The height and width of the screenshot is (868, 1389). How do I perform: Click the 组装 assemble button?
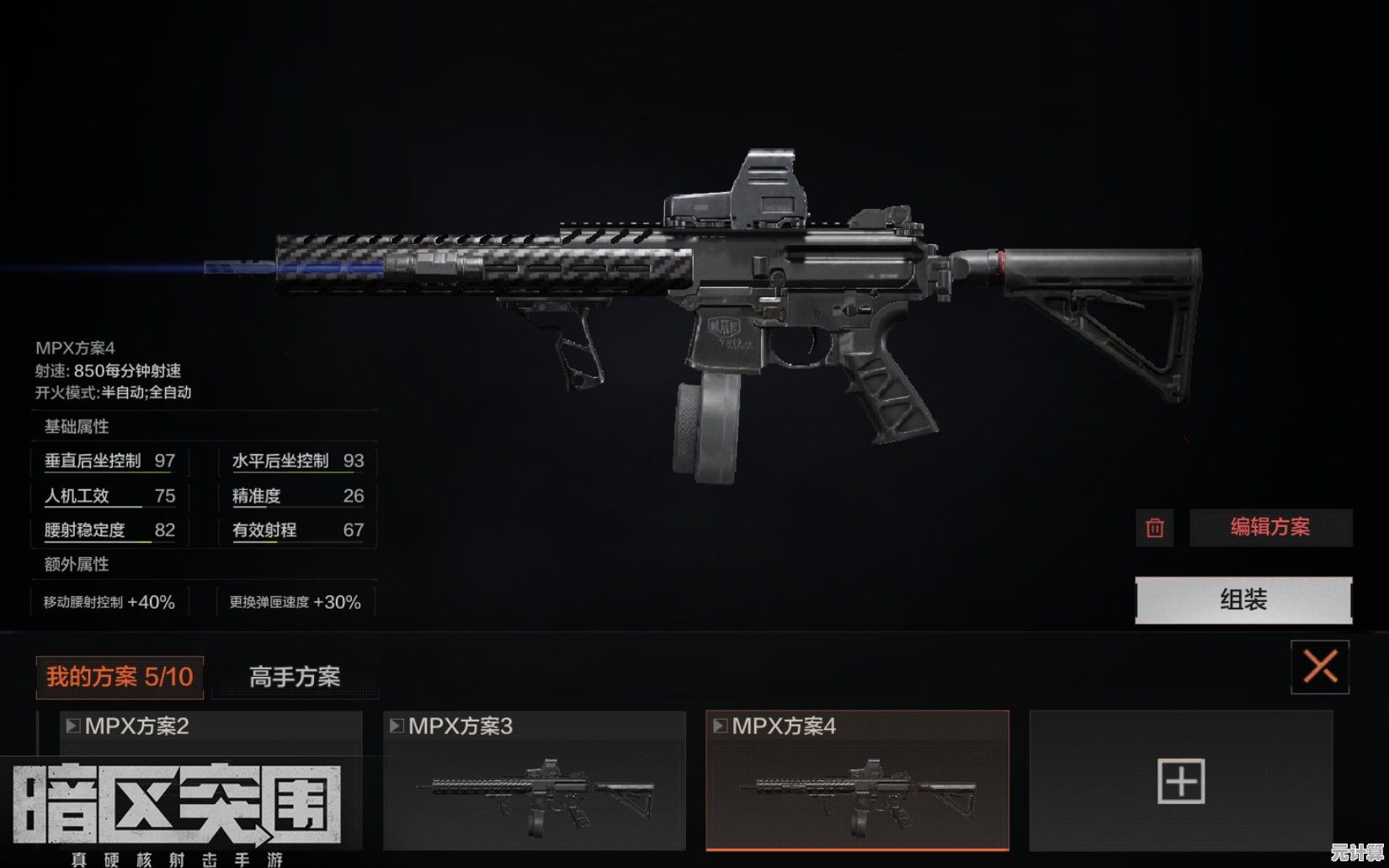(1243, 600)
